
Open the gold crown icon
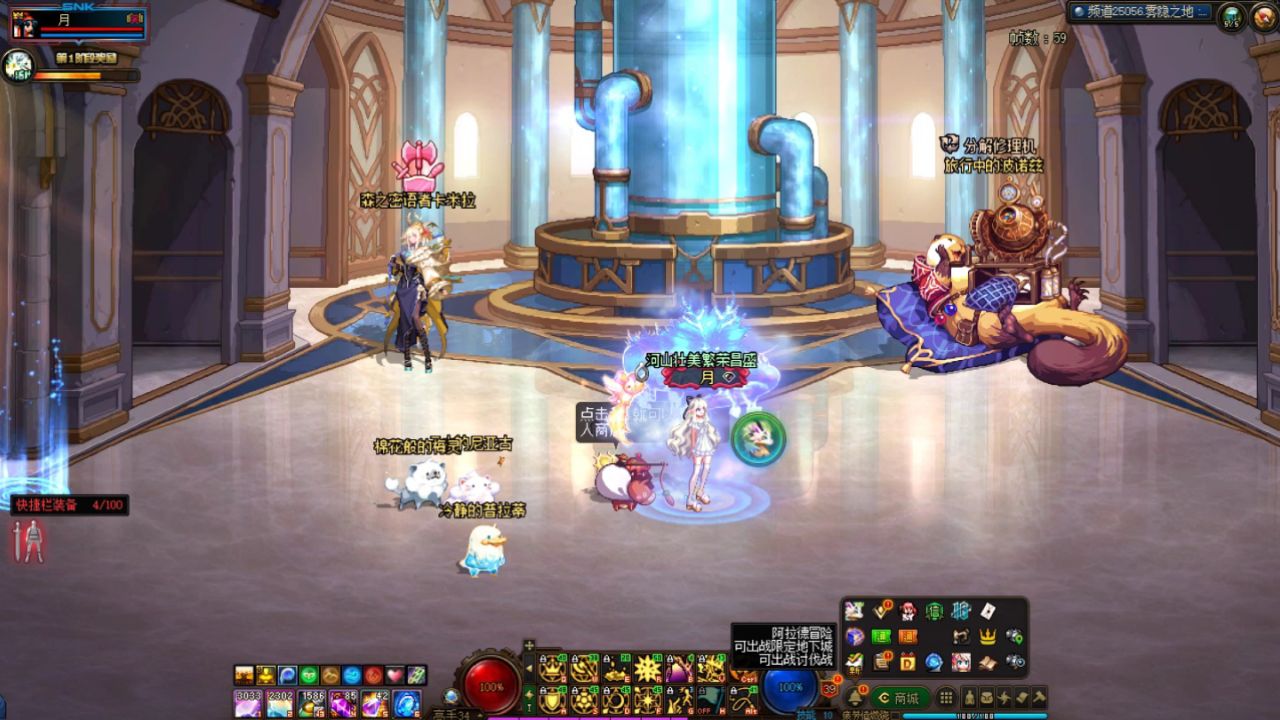pyautogui.click(x=988, y=637)
